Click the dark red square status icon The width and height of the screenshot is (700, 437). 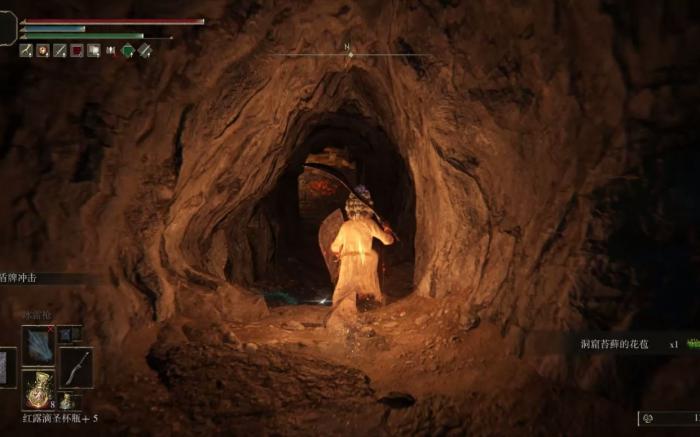tap(76, 50)
